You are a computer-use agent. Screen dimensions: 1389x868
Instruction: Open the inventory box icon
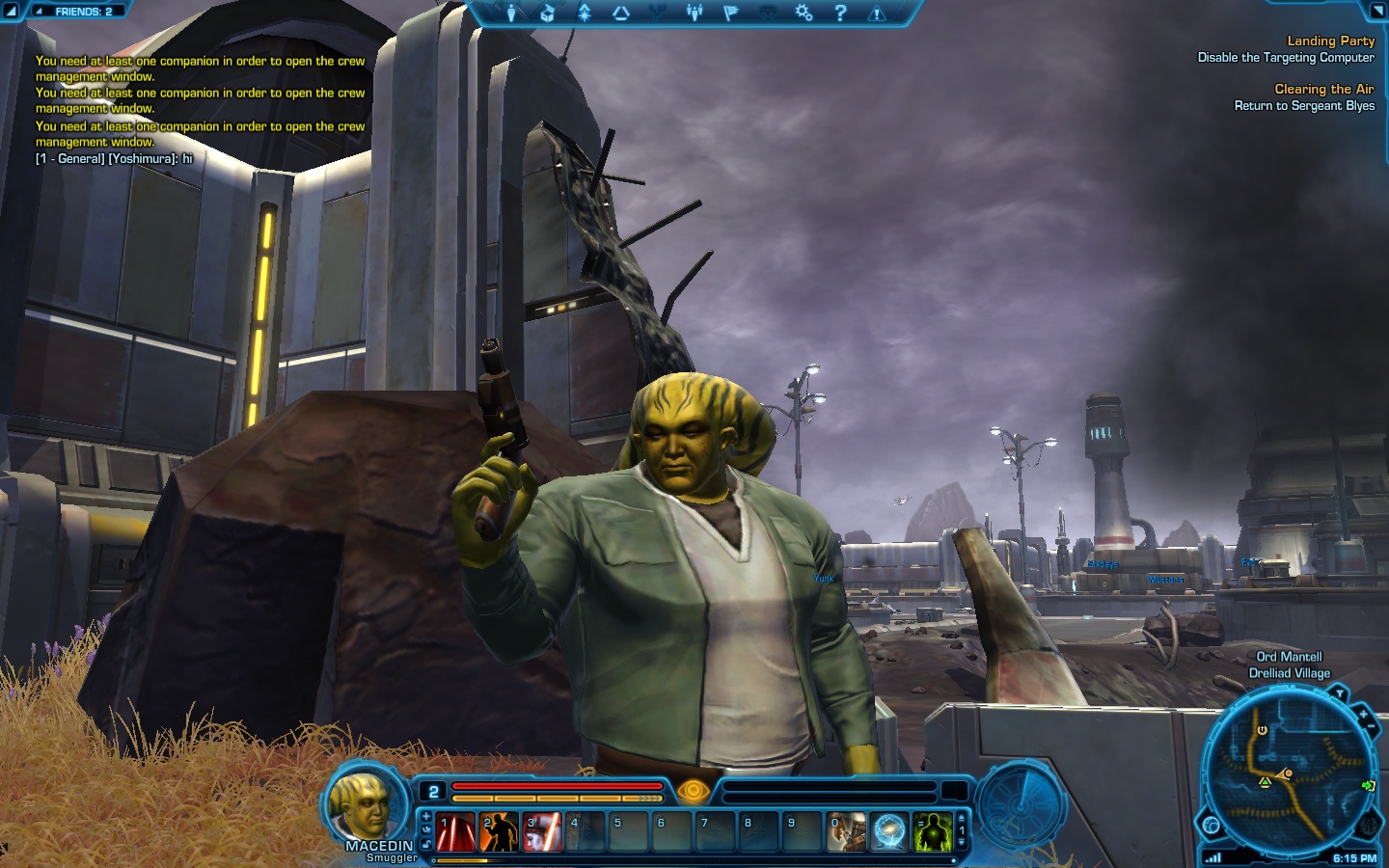[547, 13]
